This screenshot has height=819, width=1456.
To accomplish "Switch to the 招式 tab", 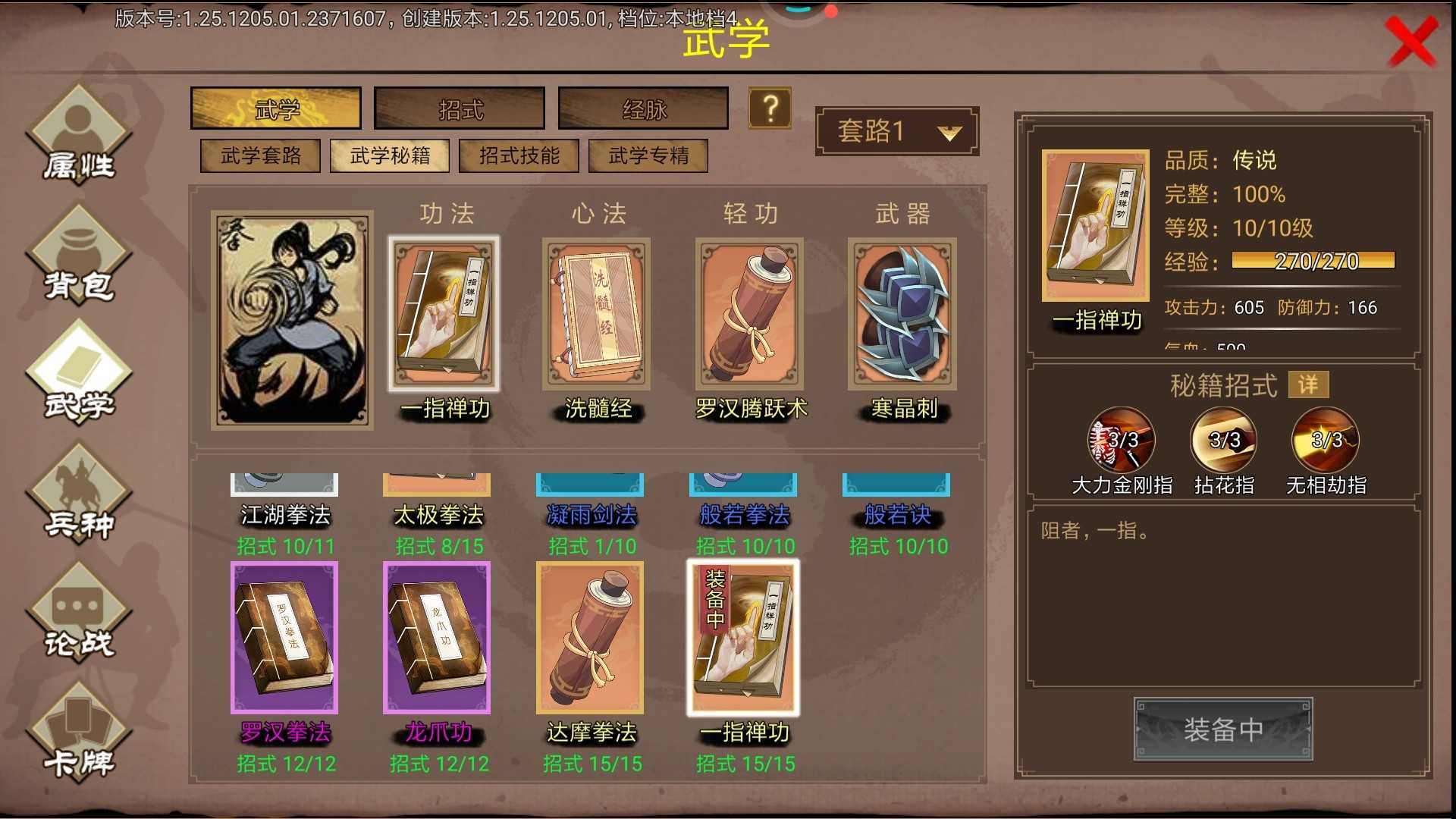I will (458, 108).
